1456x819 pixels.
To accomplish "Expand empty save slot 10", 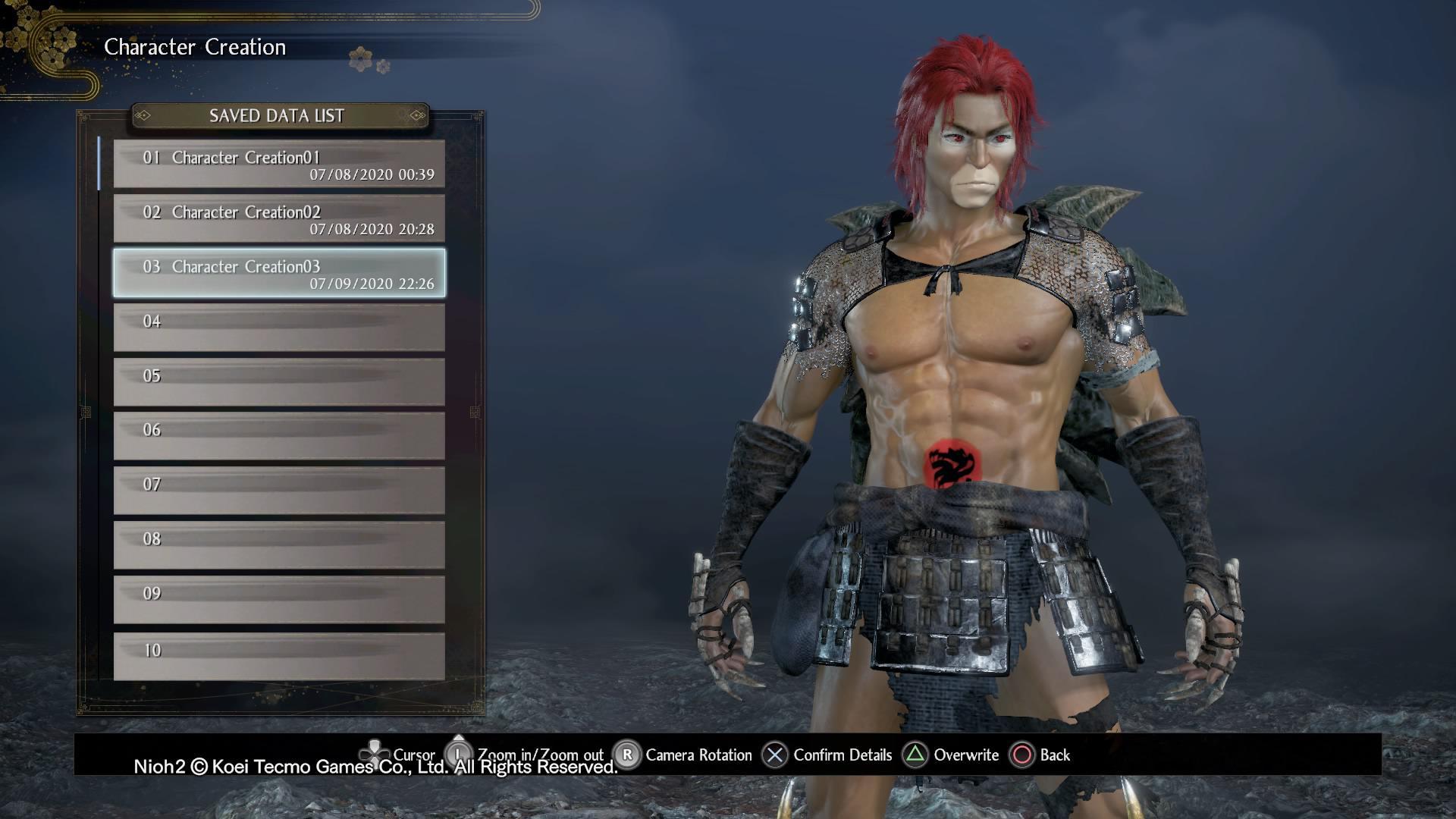I will (x=278, y=654).
